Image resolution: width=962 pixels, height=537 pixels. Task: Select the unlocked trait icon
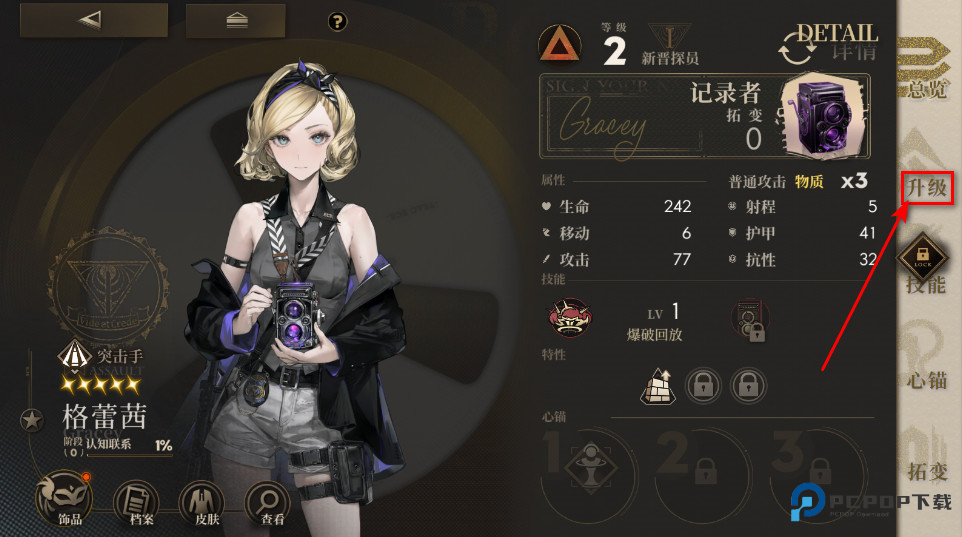coord(657,384)
